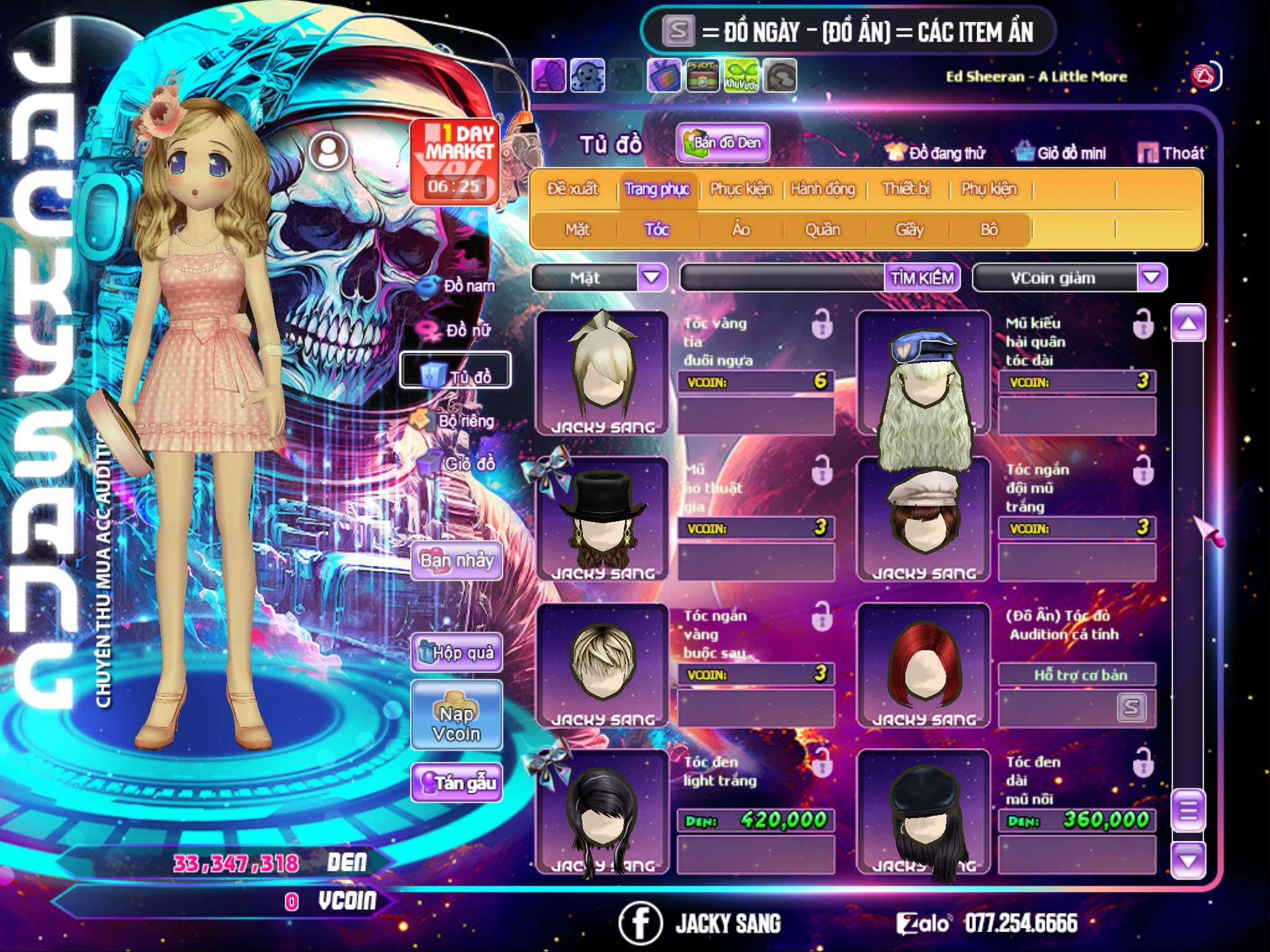Open the Đề xuất tab
This screenshot has width=1270, height=952.
(573, 189)
